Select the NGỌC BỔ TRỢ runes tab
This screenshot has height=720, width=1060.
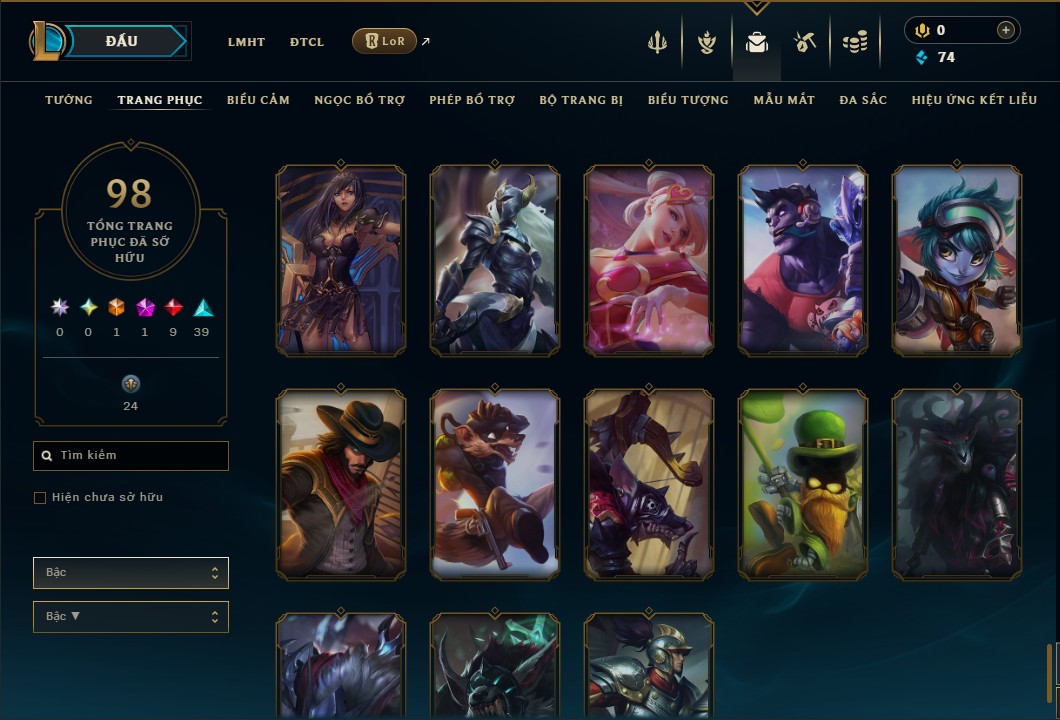tap(359, 100)
